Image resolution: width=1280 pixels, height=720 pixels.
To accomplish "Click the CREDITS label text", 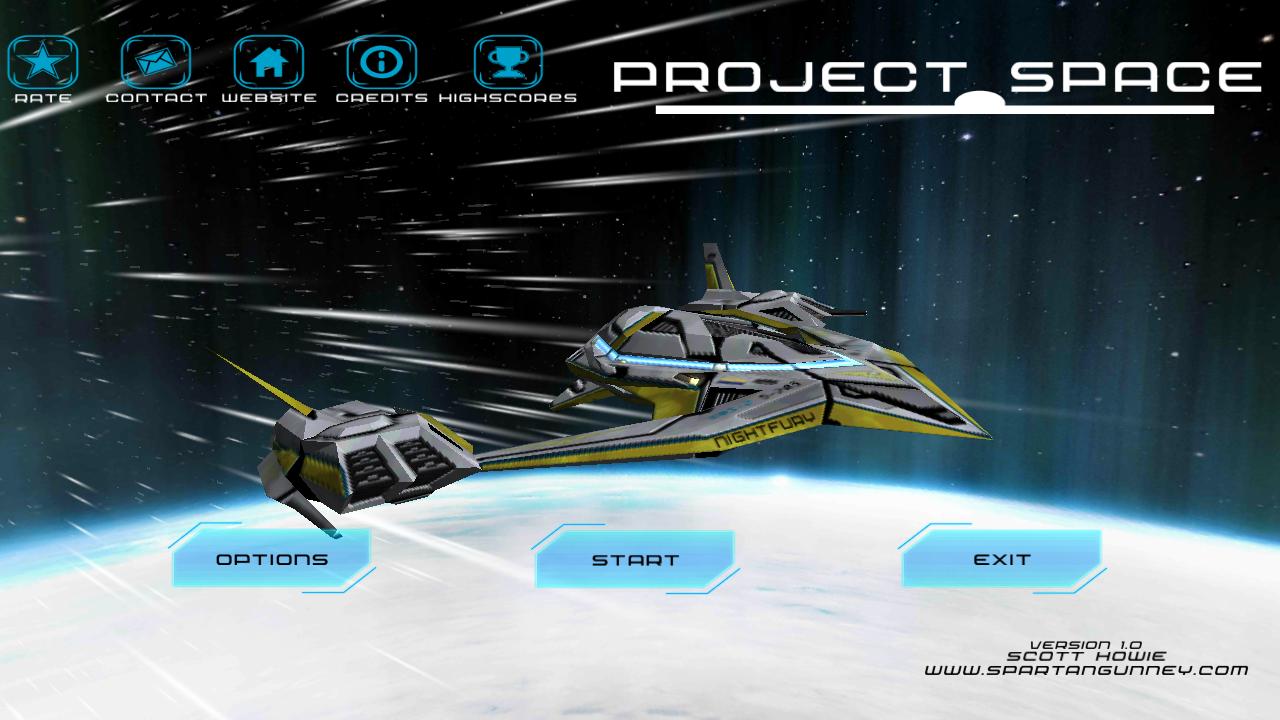I will pyautogui.click(x=384, y=98).
